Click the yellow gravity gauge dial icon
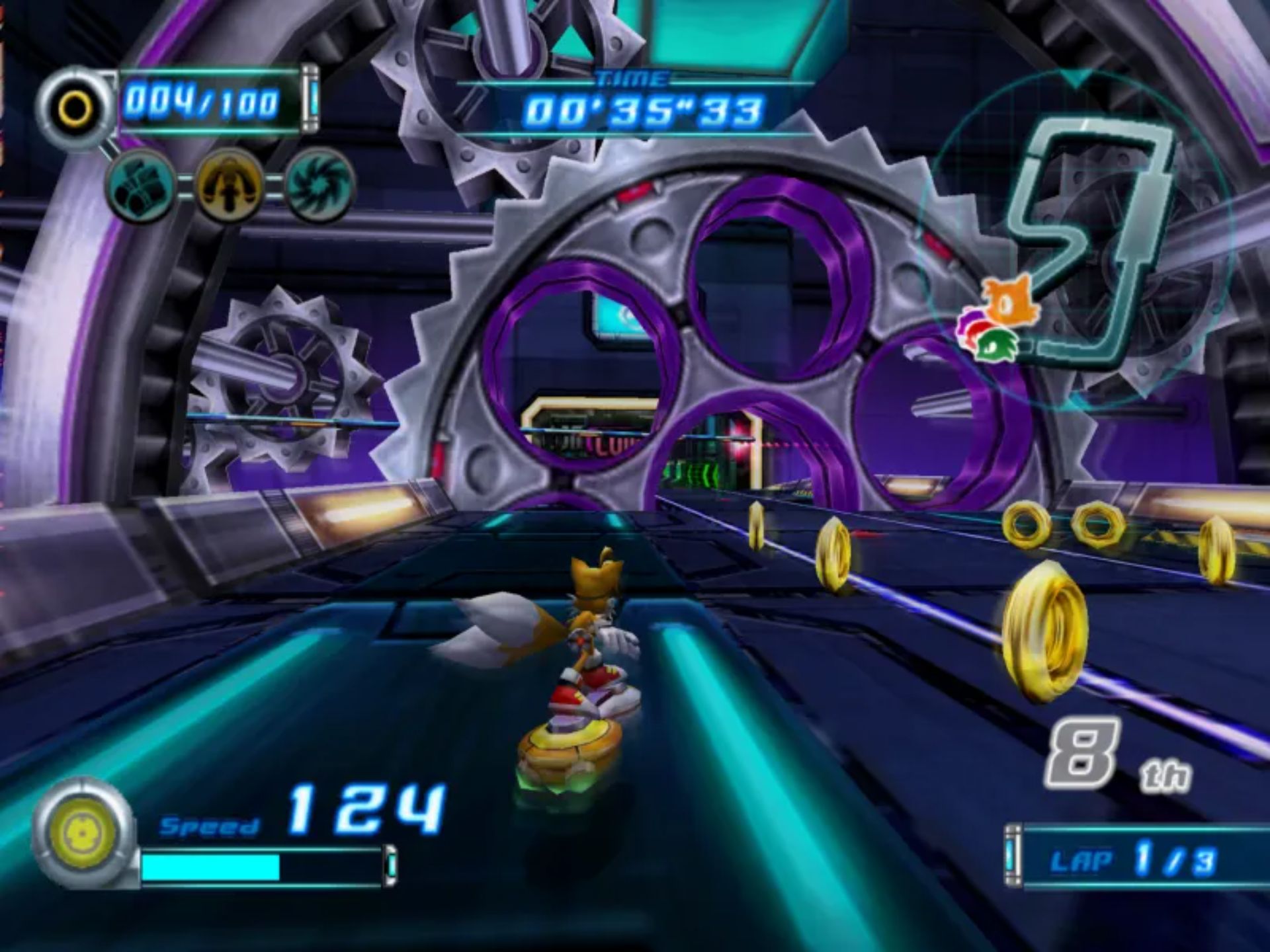This screenshot has height=952, width=1270. point(83,832)
